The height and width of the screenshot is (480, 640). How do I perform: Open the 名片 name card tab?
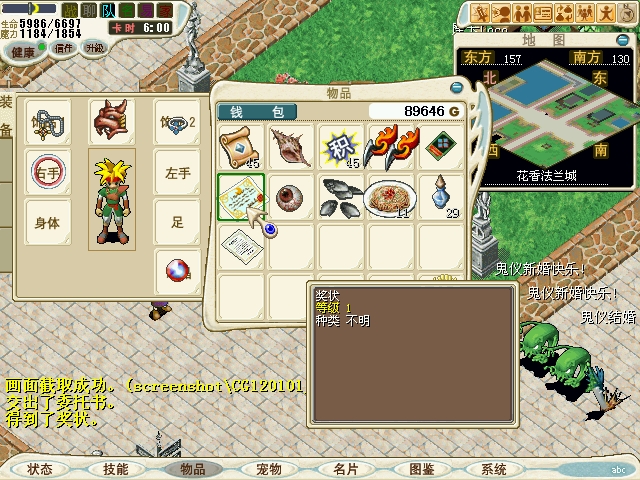pos(345,469)
